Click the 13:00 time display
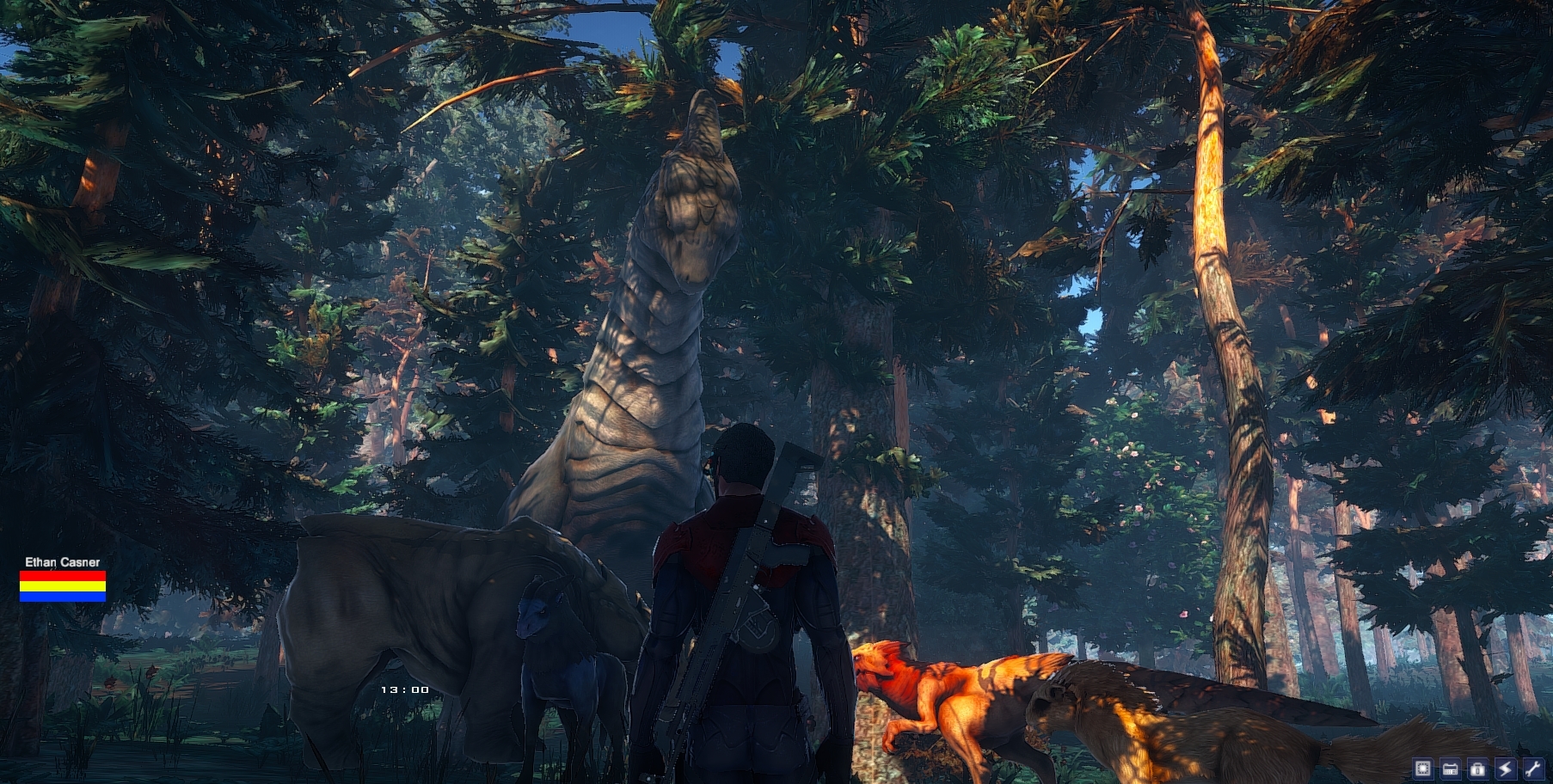This screenshot has width=1553, height=784. (404, 689)
